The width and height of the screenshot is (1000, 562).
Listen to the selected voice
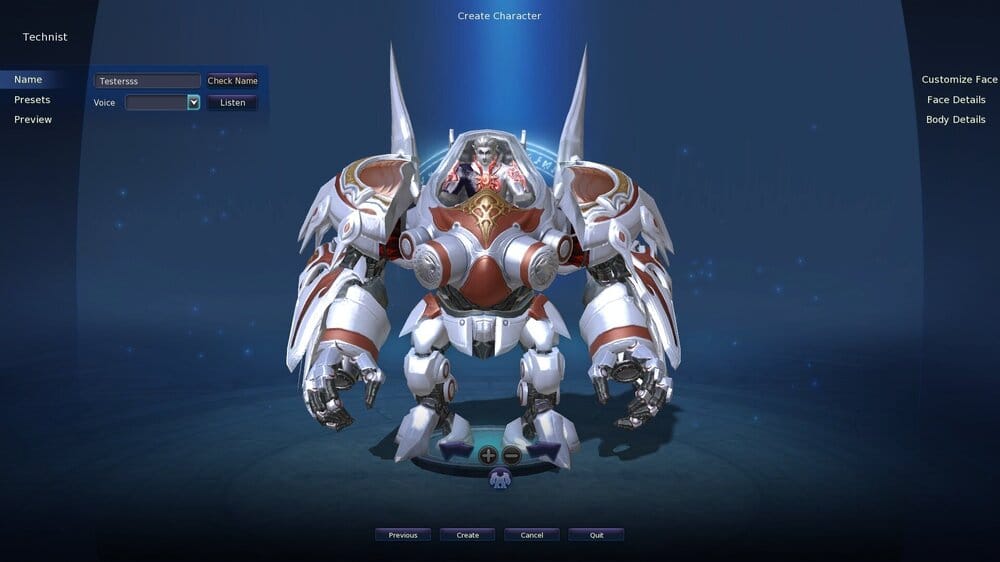(x=232, y=102)
